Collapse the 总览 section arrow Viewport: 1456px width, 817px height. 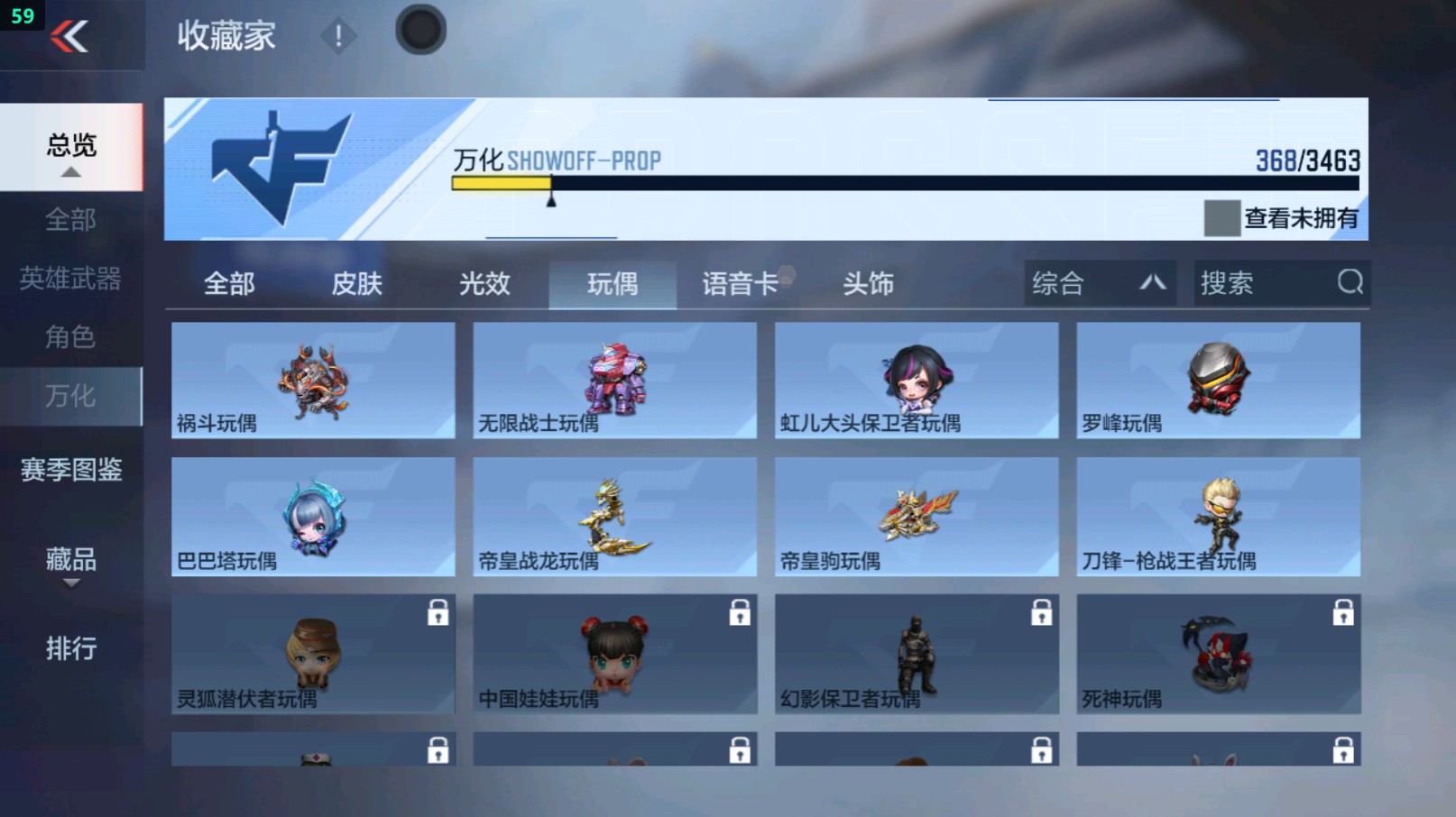[70, 171]
